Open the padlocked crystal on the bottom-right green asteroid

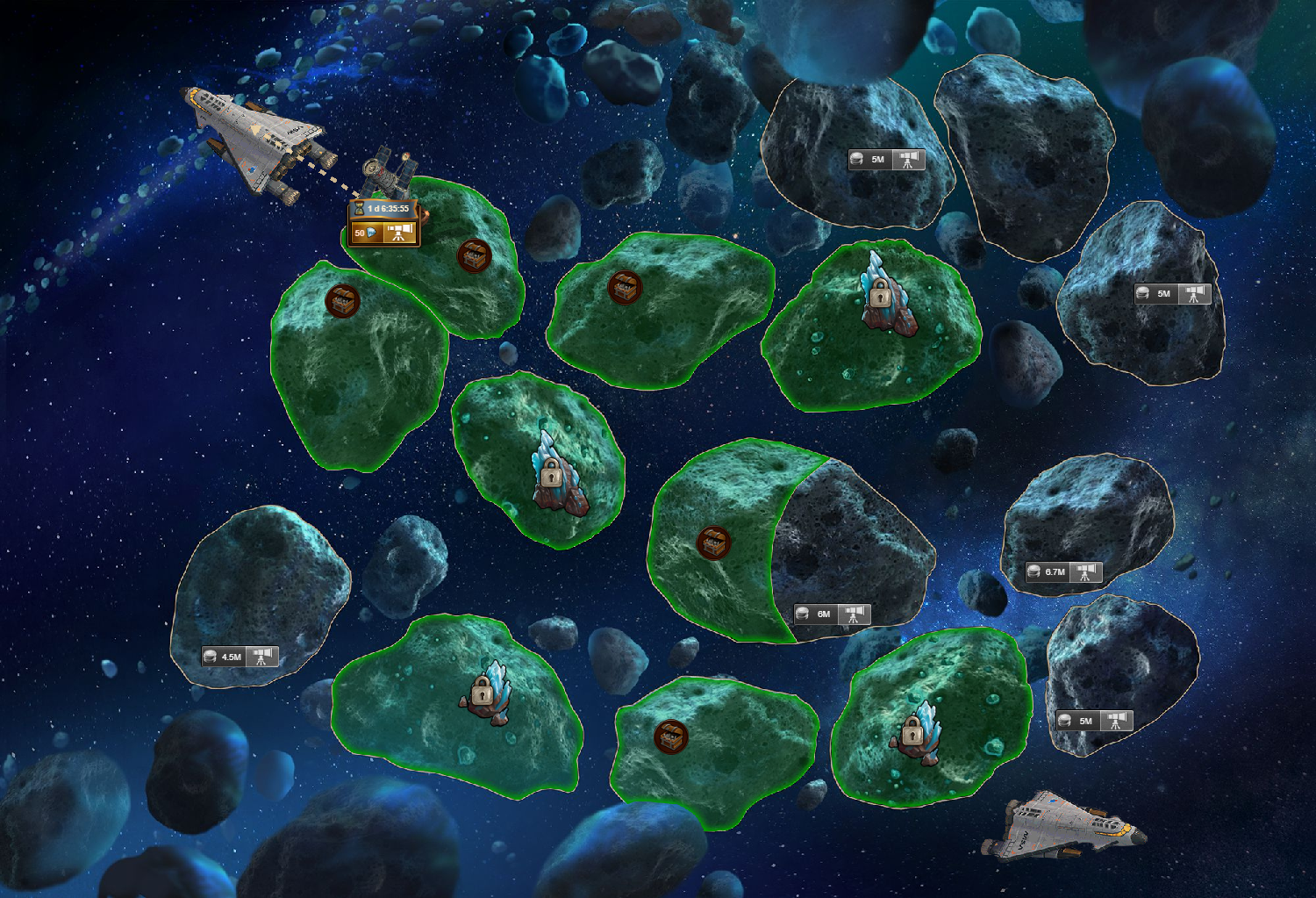coord(912,737)
